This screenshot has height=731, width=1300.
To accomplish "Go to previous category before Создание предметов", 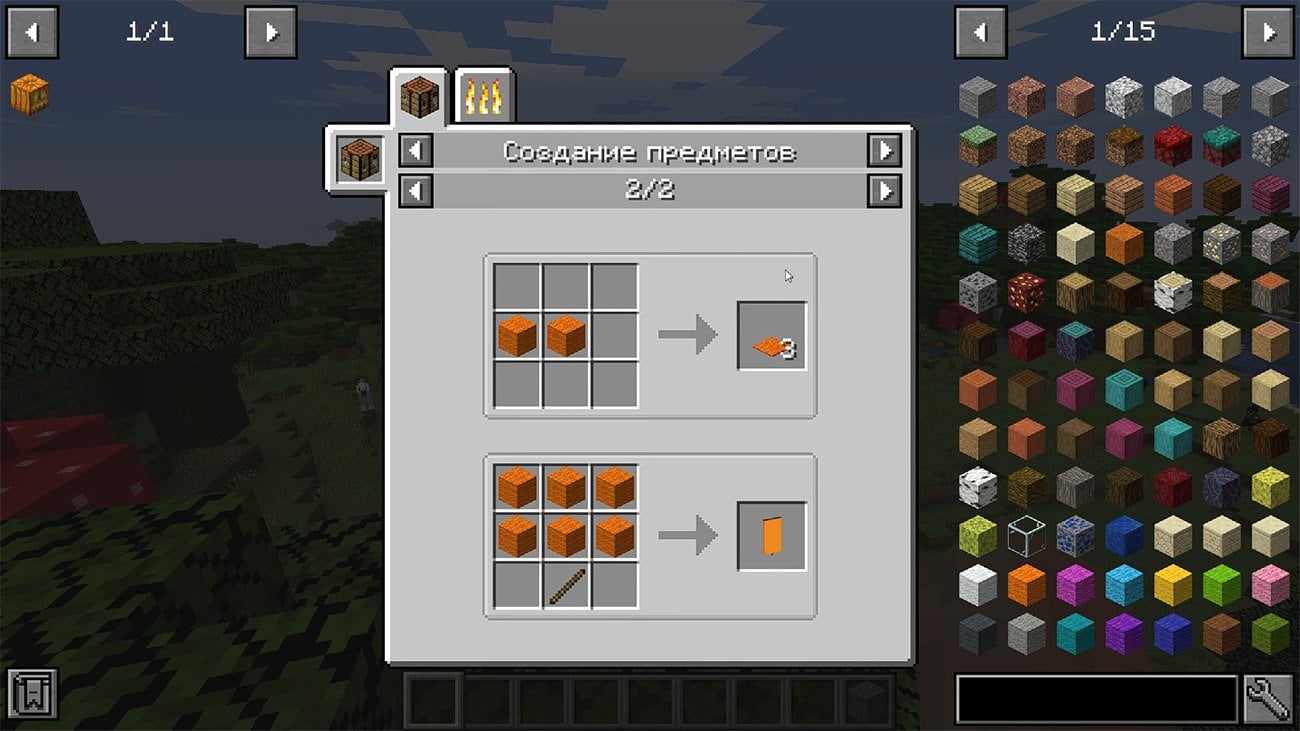I will pos(416,151).
